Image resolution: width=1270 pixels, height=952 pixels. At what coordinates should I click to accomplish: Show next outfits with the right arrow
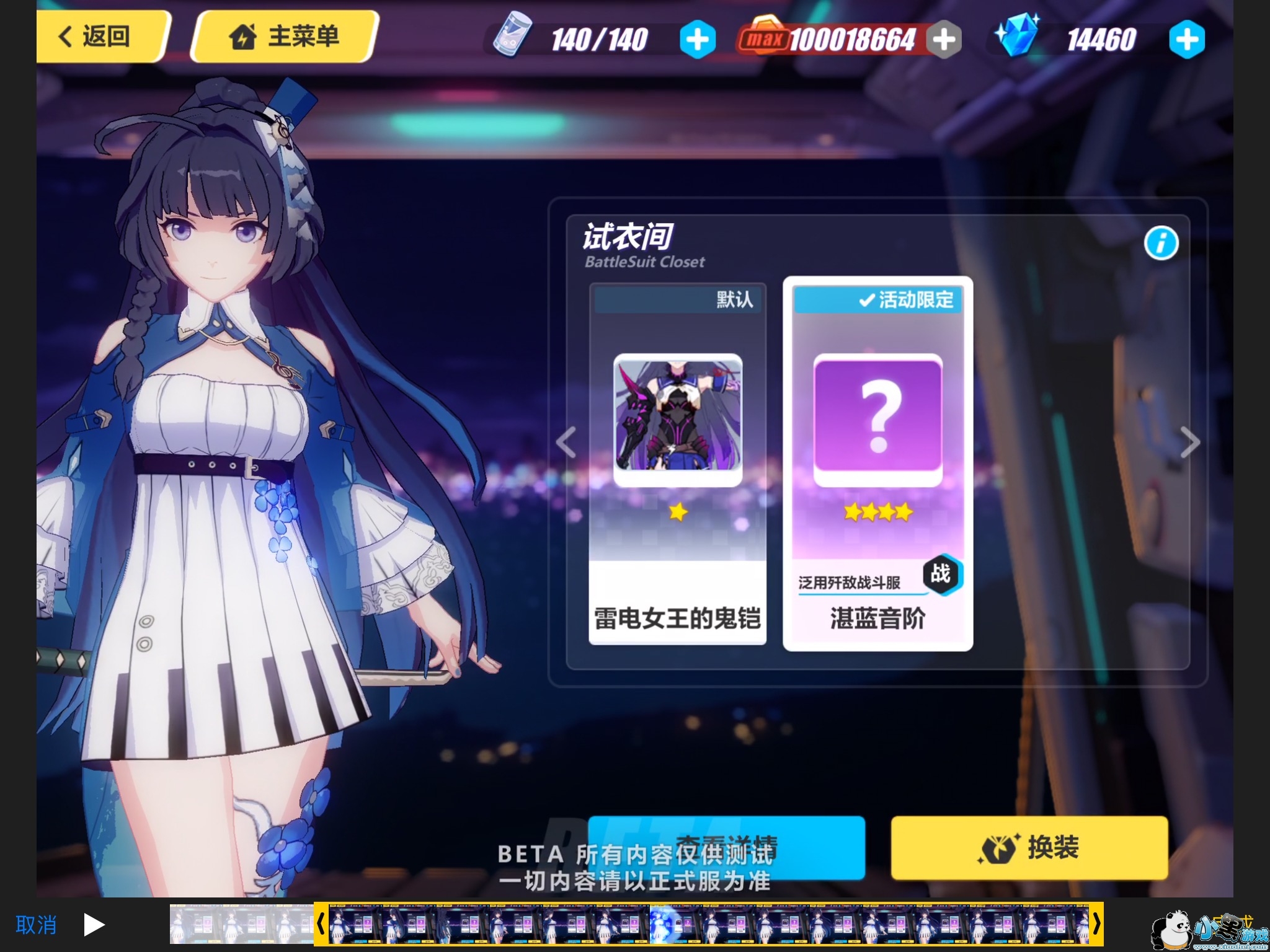point(1189,443)
